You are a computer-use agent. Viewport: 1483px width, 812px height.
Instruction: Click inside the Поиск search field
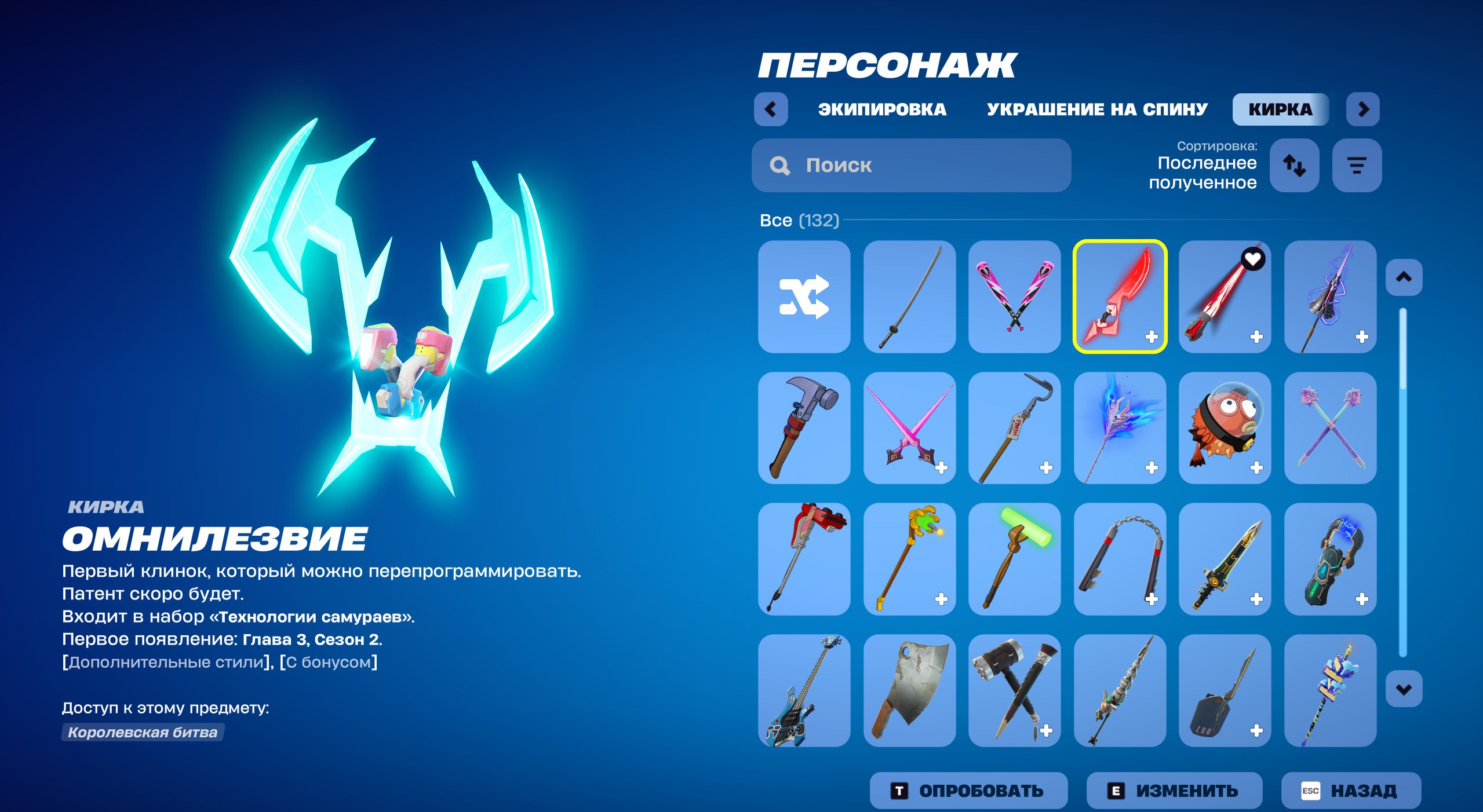(910, 166)
